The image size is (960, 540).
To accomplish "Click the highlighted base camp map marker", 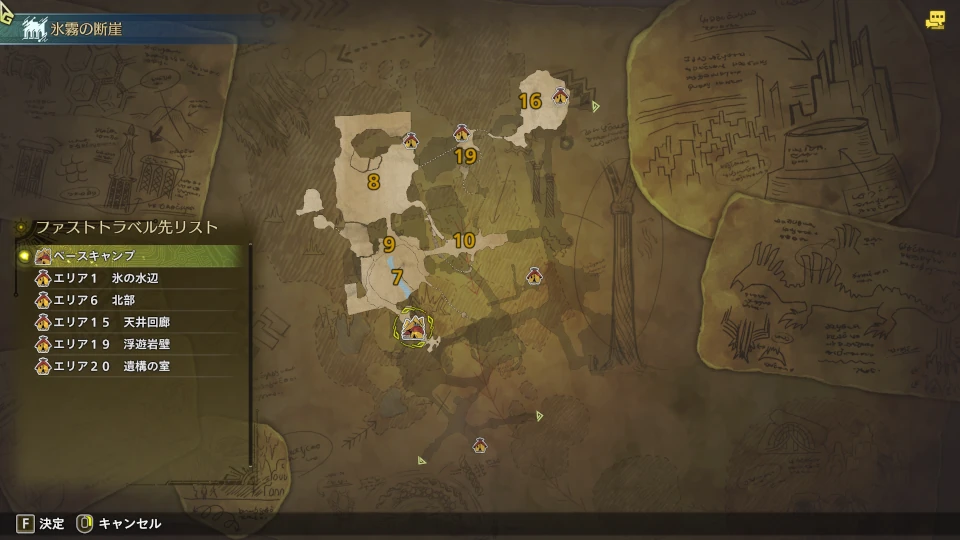I will pyautogui.click(x=414, y=327).
